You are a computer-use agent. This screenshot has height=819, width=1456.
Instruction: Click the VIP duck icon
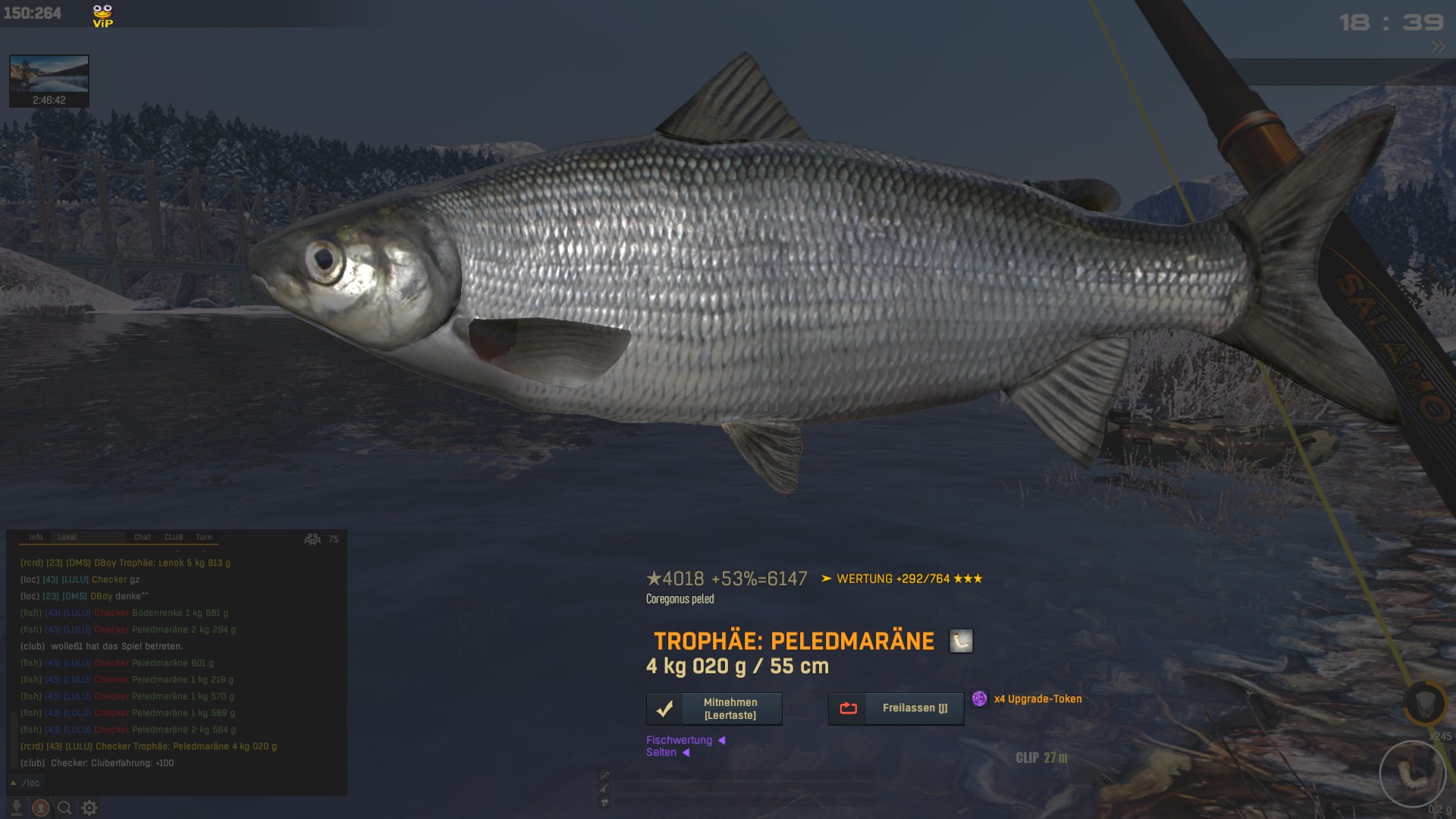[102, 15]
